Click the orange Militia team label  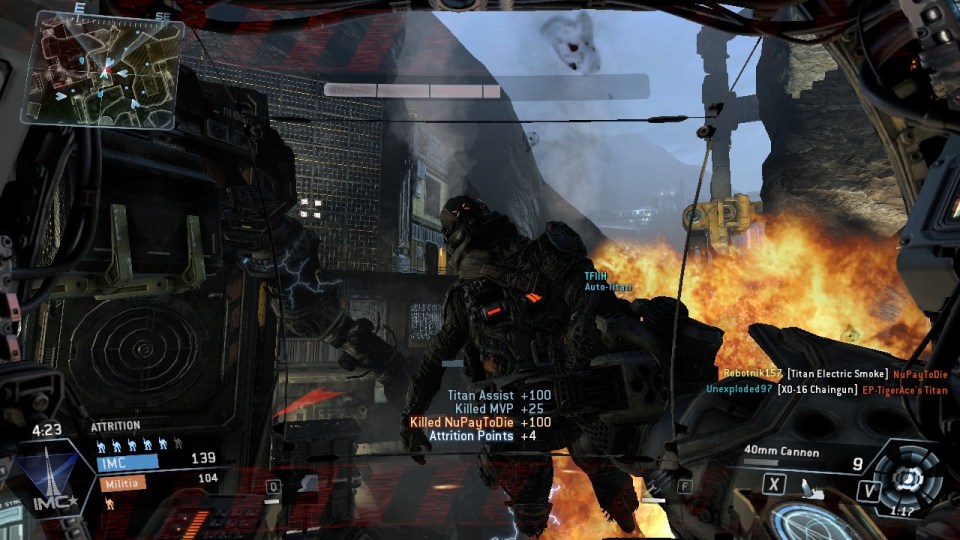(x=120, y=482)
